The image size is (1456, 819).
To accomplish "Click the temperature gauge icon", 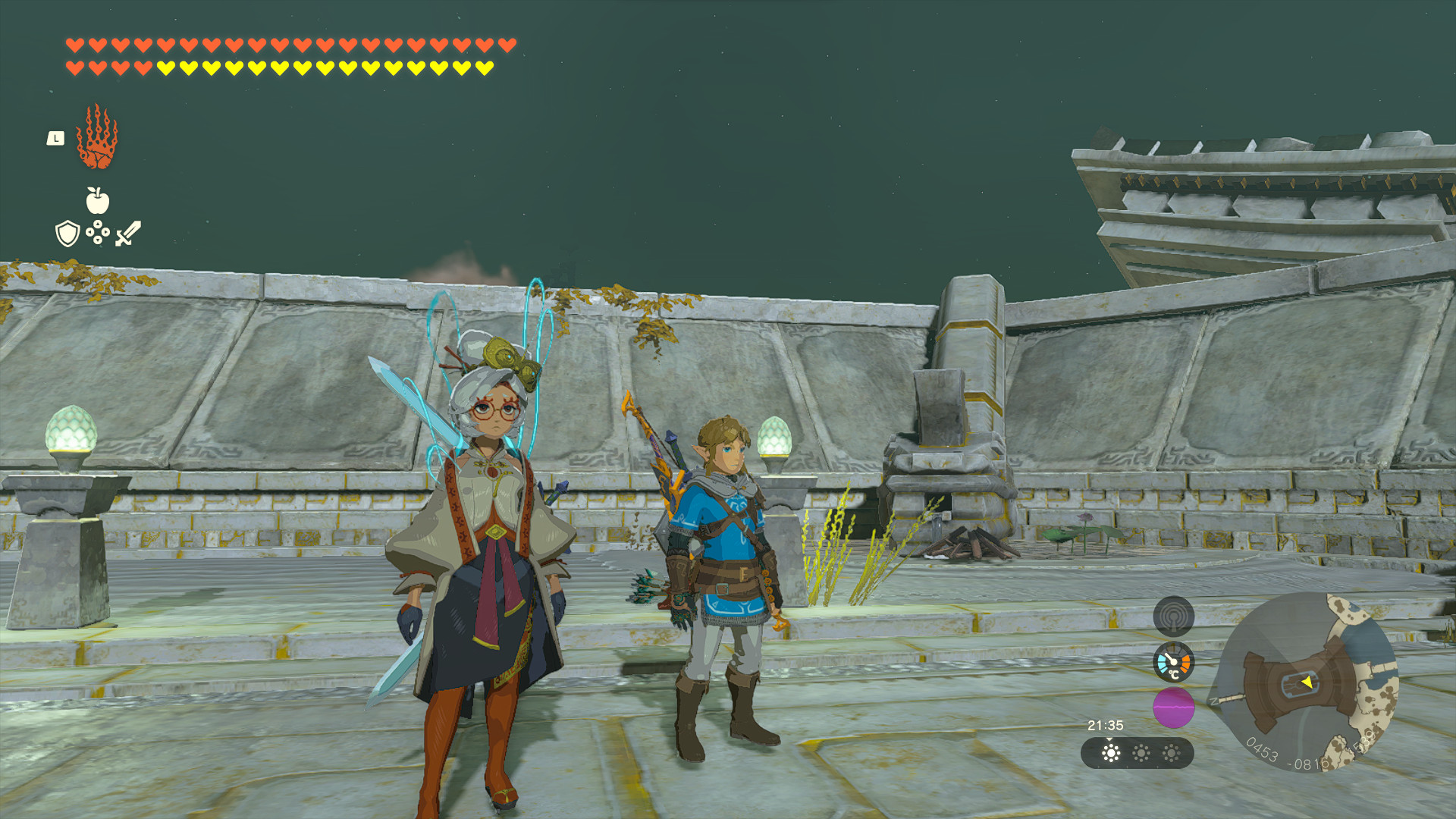I will [x=1173, y=663].
